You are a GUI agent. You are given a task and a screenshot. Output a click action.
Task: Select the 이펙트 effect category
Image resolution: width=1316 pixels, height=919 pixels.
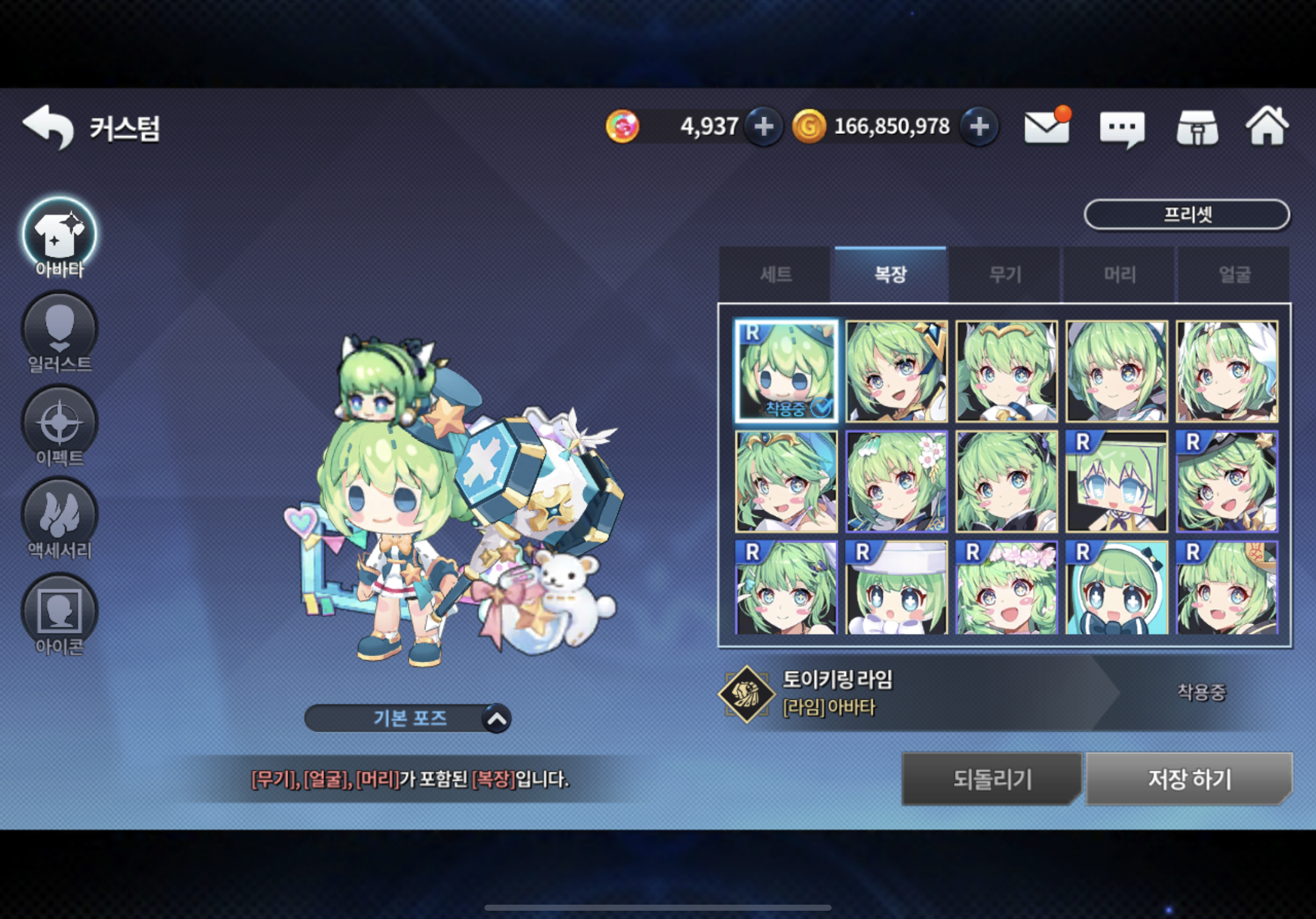tap(60, 426)
